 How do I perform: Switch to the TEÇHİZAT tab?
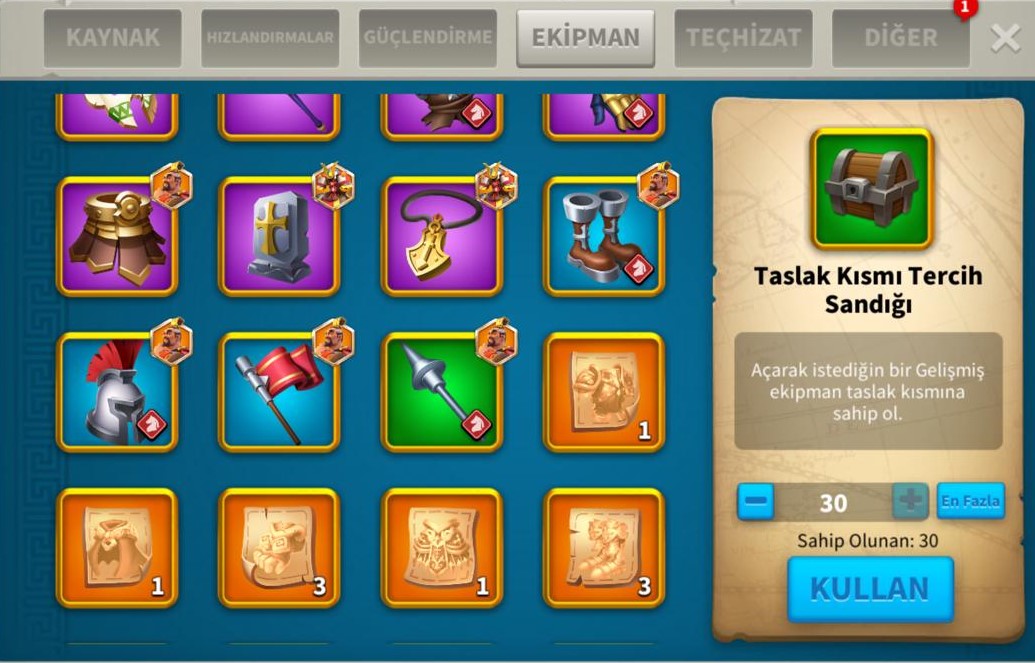tap(743, 38)
